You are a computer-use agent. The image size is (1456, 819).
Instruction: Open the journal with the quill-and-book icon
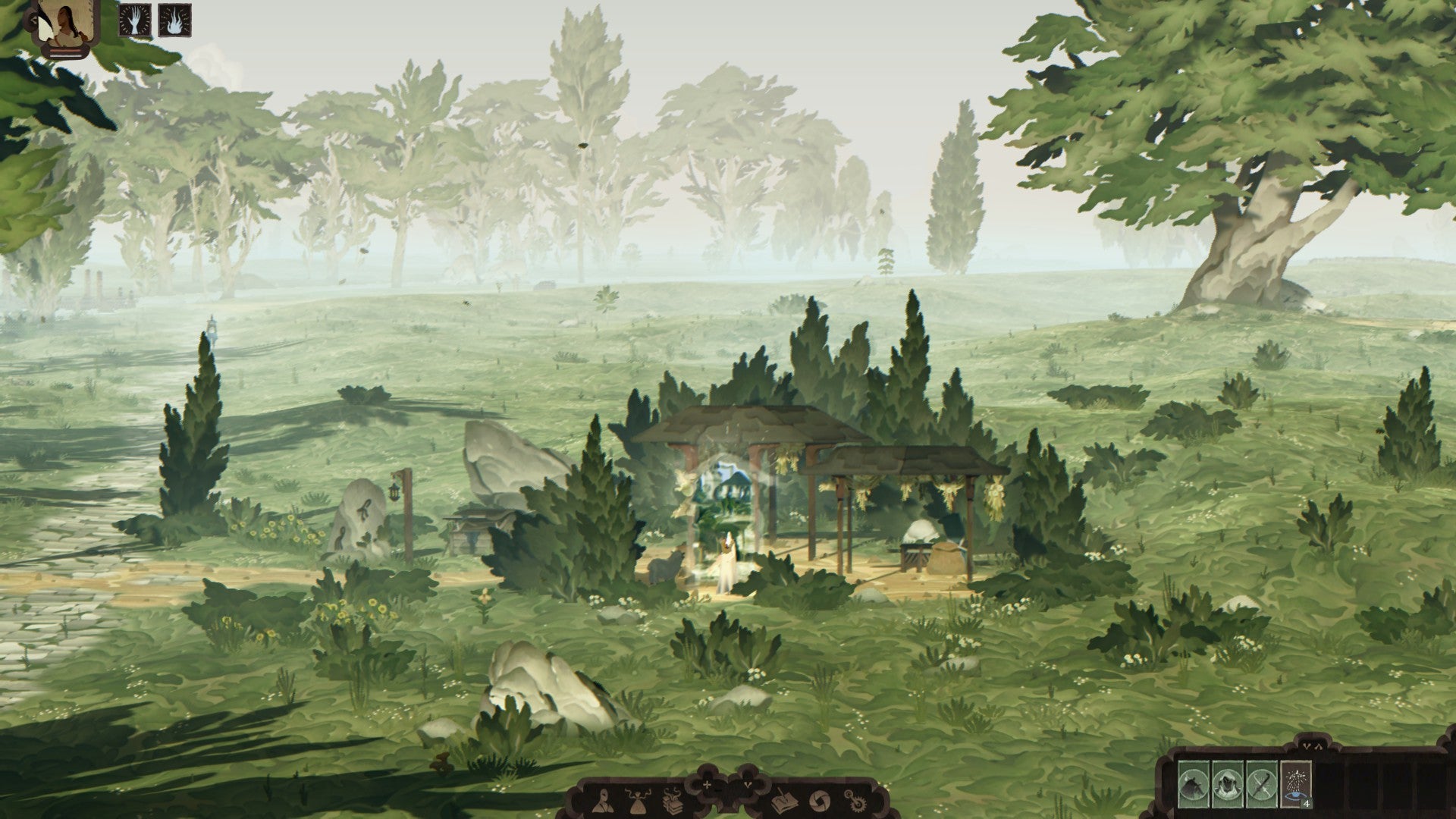click(x=783, y=802)
